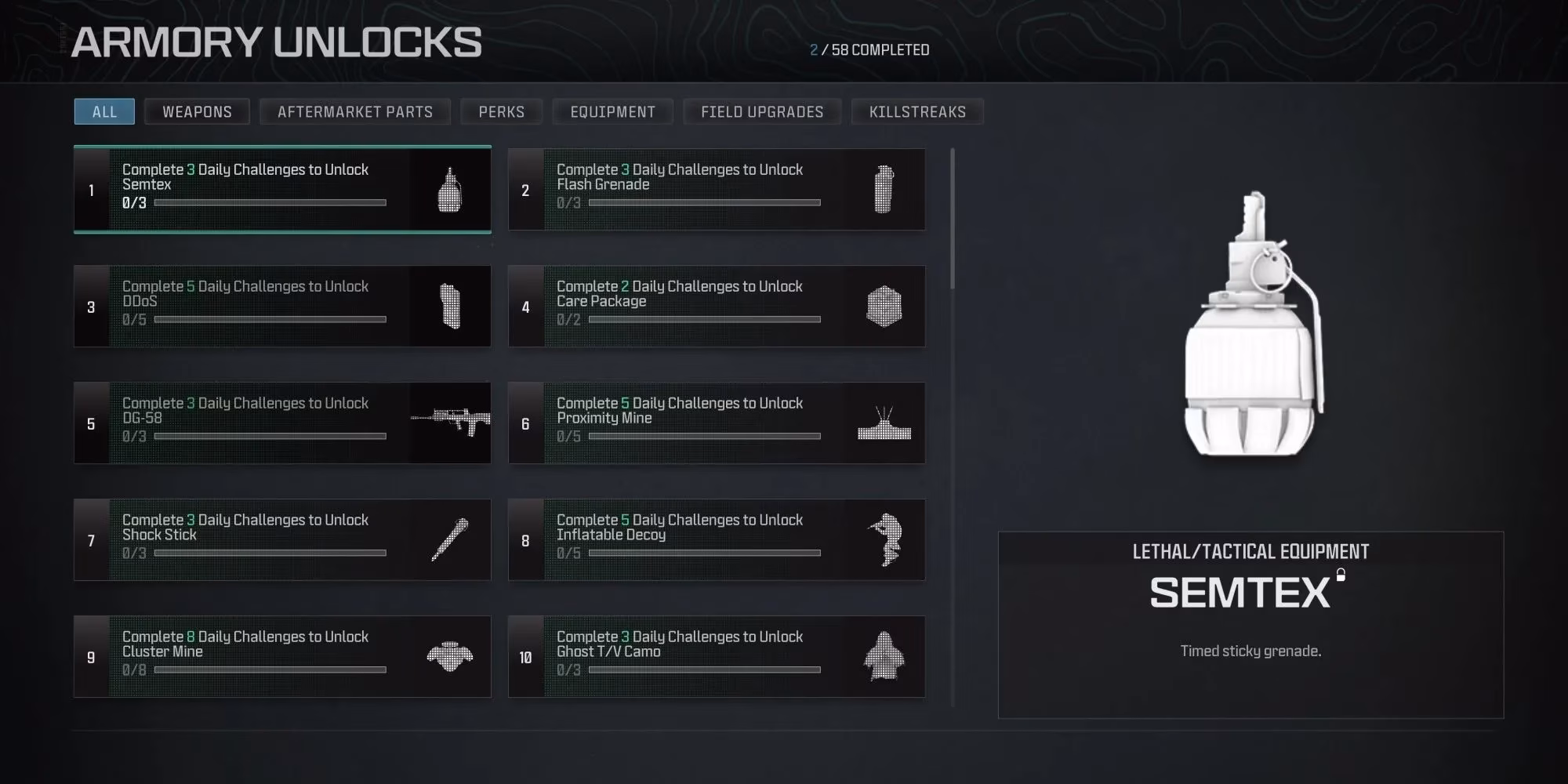Toggle the WEAPONS filter

pos(196,111)
